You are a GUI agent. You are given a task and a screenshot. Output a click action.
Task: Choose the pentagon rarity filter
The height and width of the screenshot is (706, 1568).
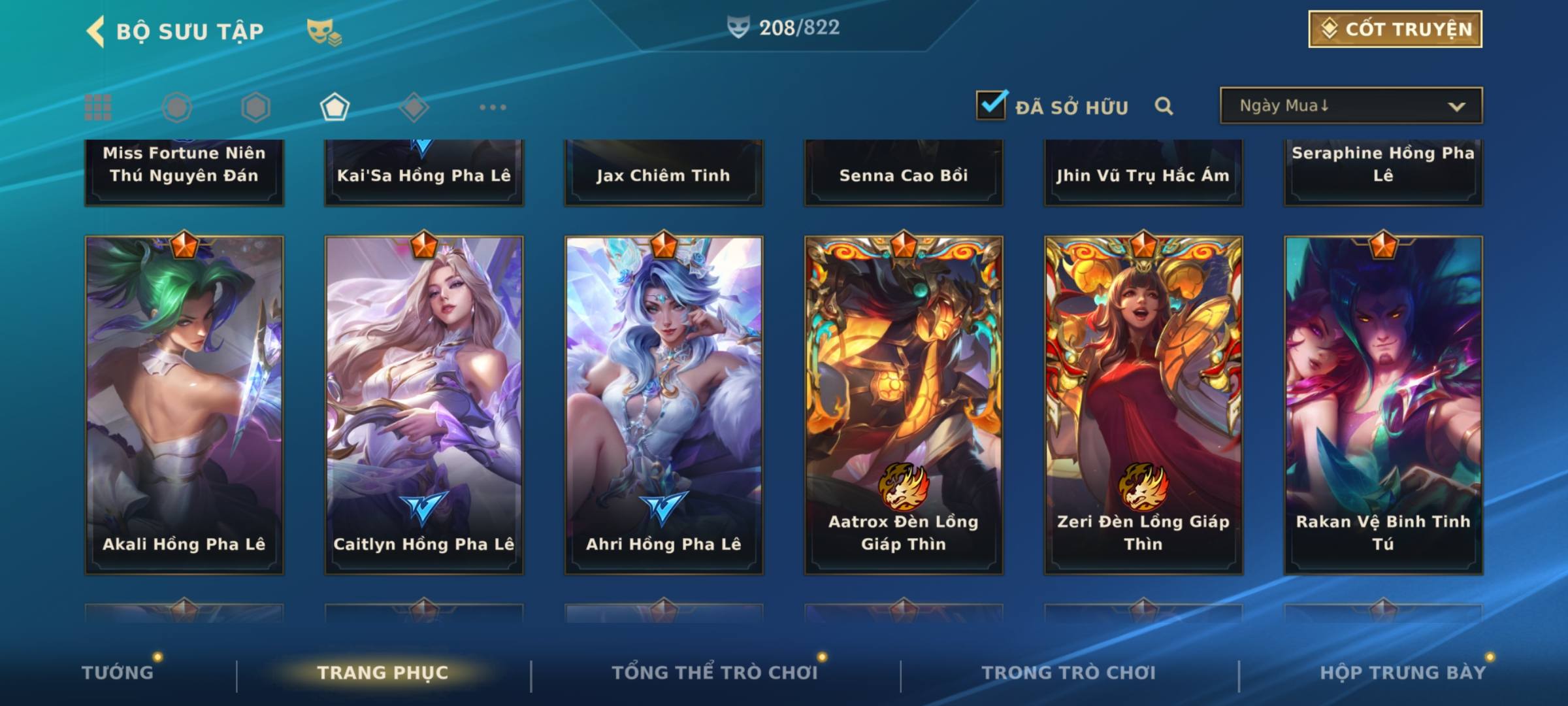point(335,107)
